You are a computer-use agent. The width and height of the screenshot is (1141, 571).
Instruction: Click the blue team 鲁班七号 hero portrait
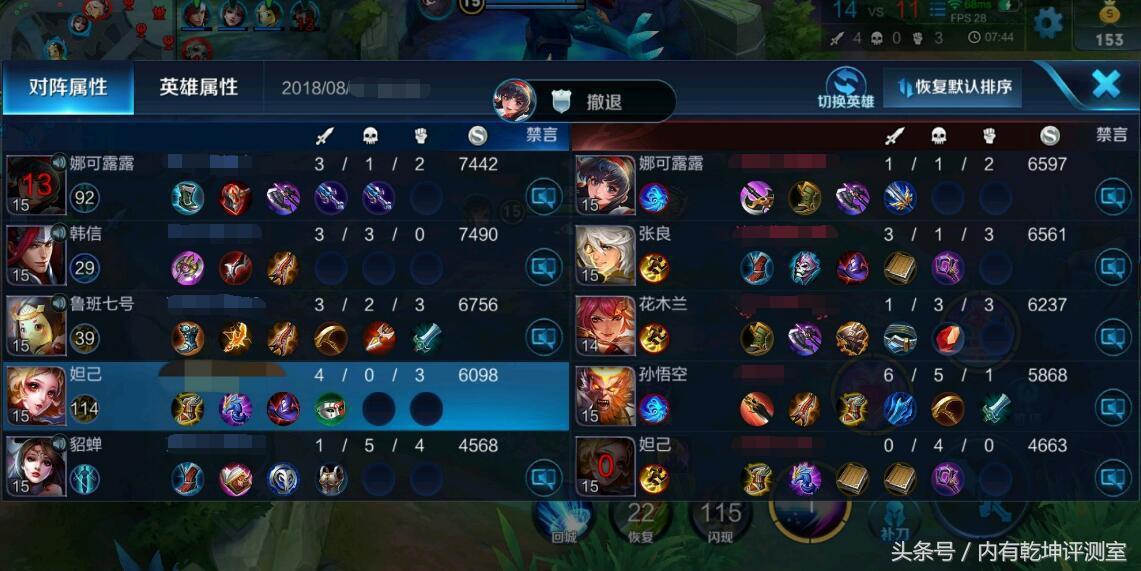36,325
